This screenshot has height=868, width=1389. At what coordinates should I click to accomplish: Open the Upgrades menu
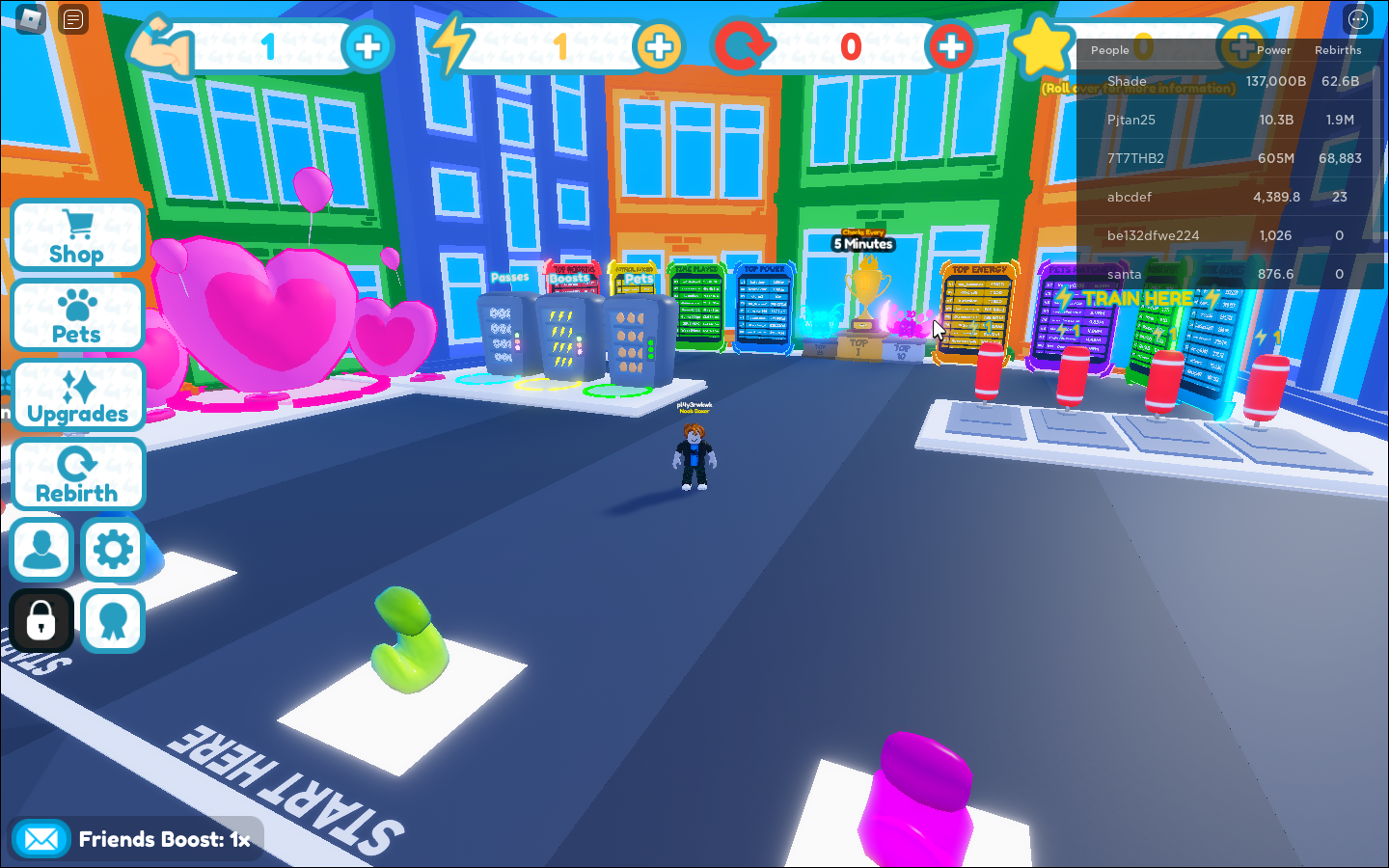78,394
